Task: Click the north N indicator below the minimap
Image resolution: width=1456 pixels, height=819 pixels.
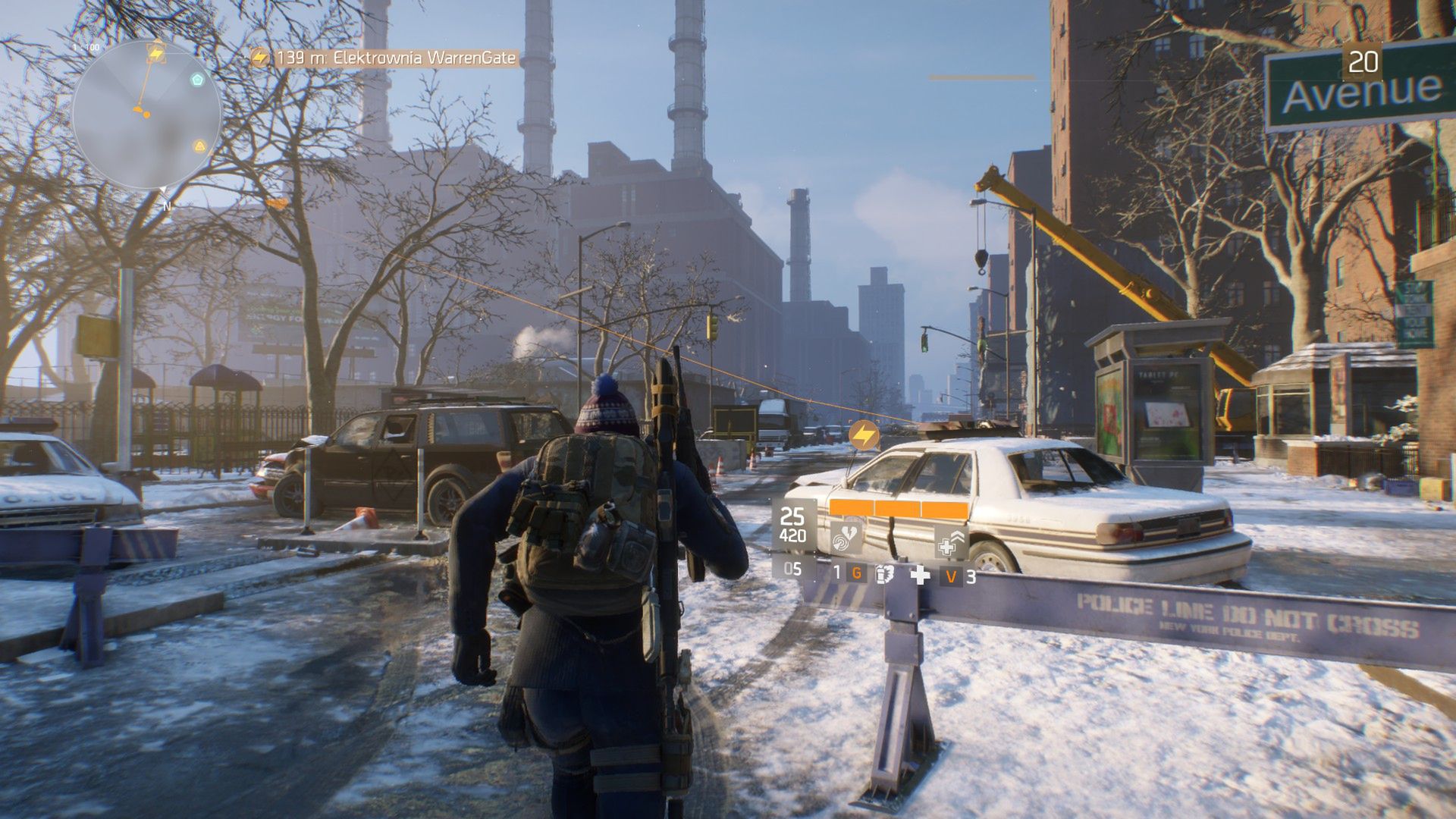Action: pos(168,206)
